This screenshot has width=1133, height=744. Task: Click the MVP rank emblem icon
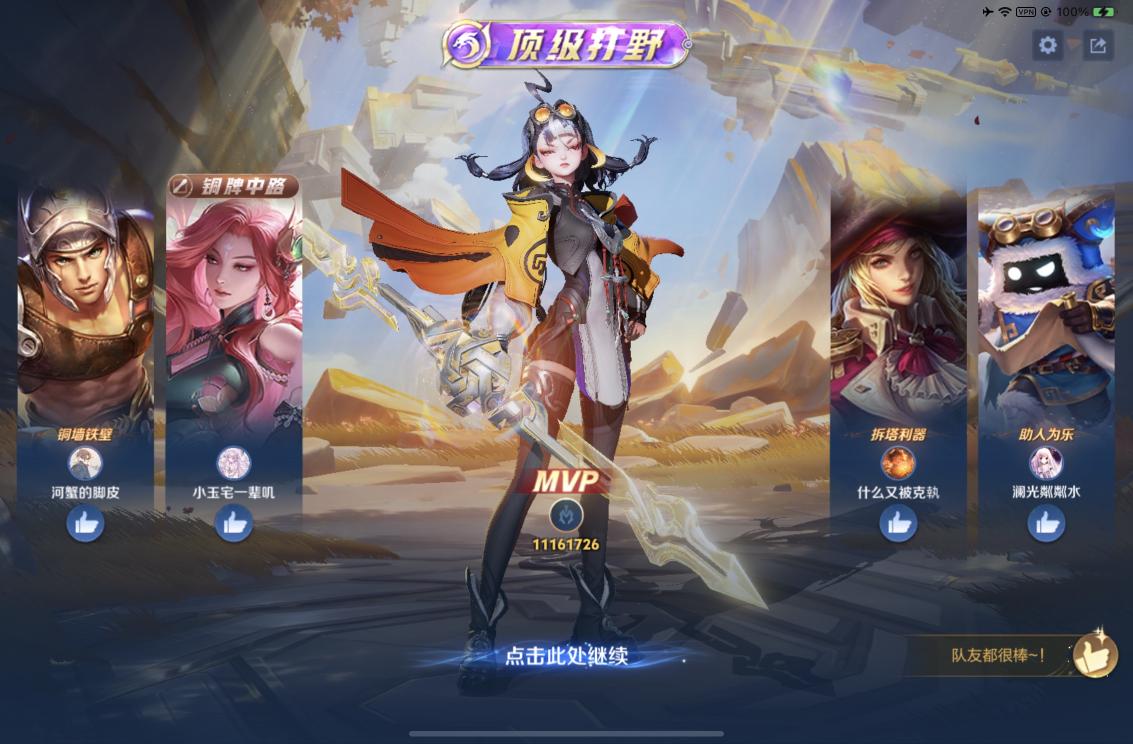pos(566,514)
